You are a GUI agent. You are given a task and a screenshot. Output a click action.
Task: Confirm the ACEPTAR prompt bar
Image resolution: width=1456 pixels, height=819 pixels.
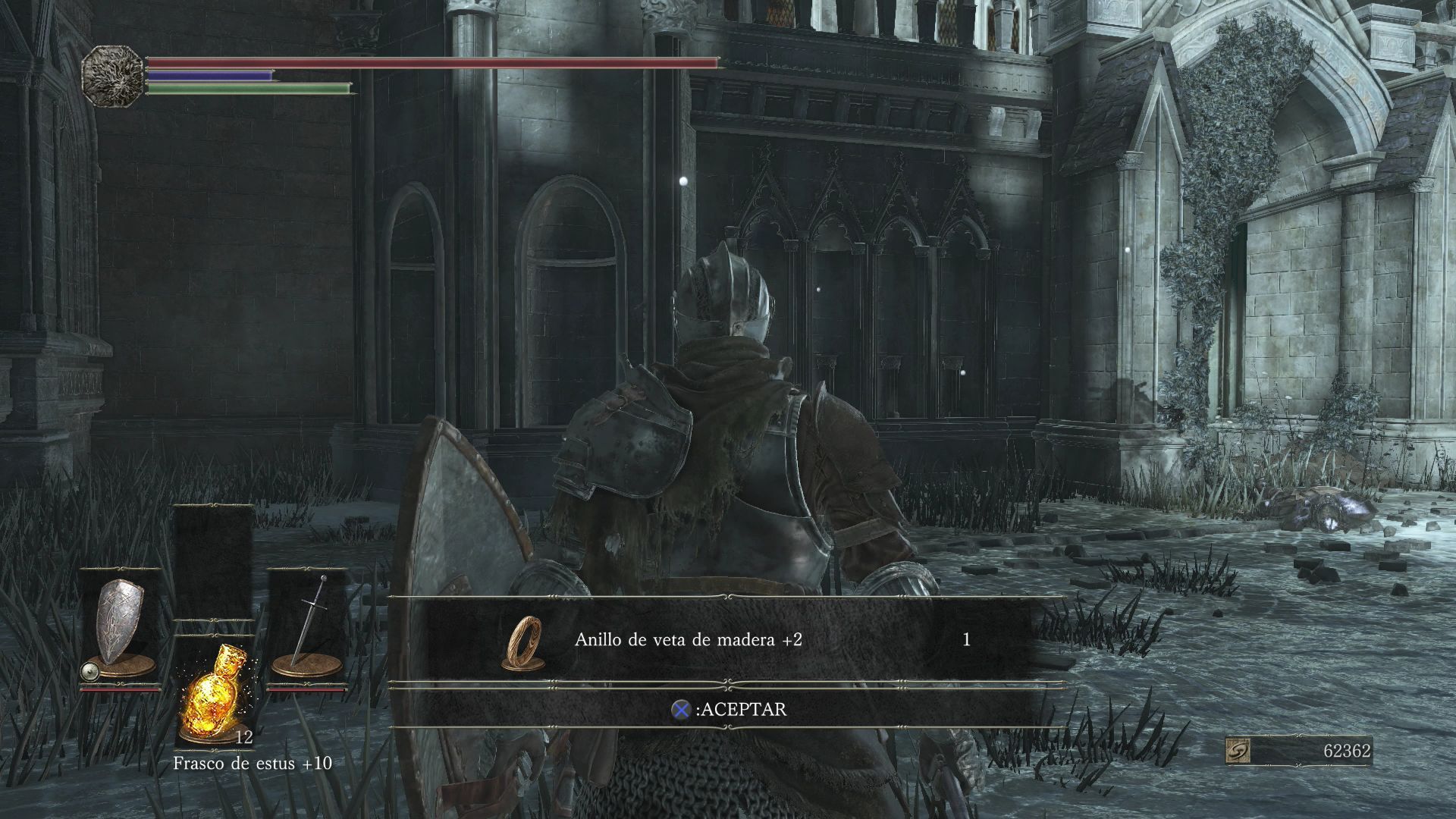728,709
